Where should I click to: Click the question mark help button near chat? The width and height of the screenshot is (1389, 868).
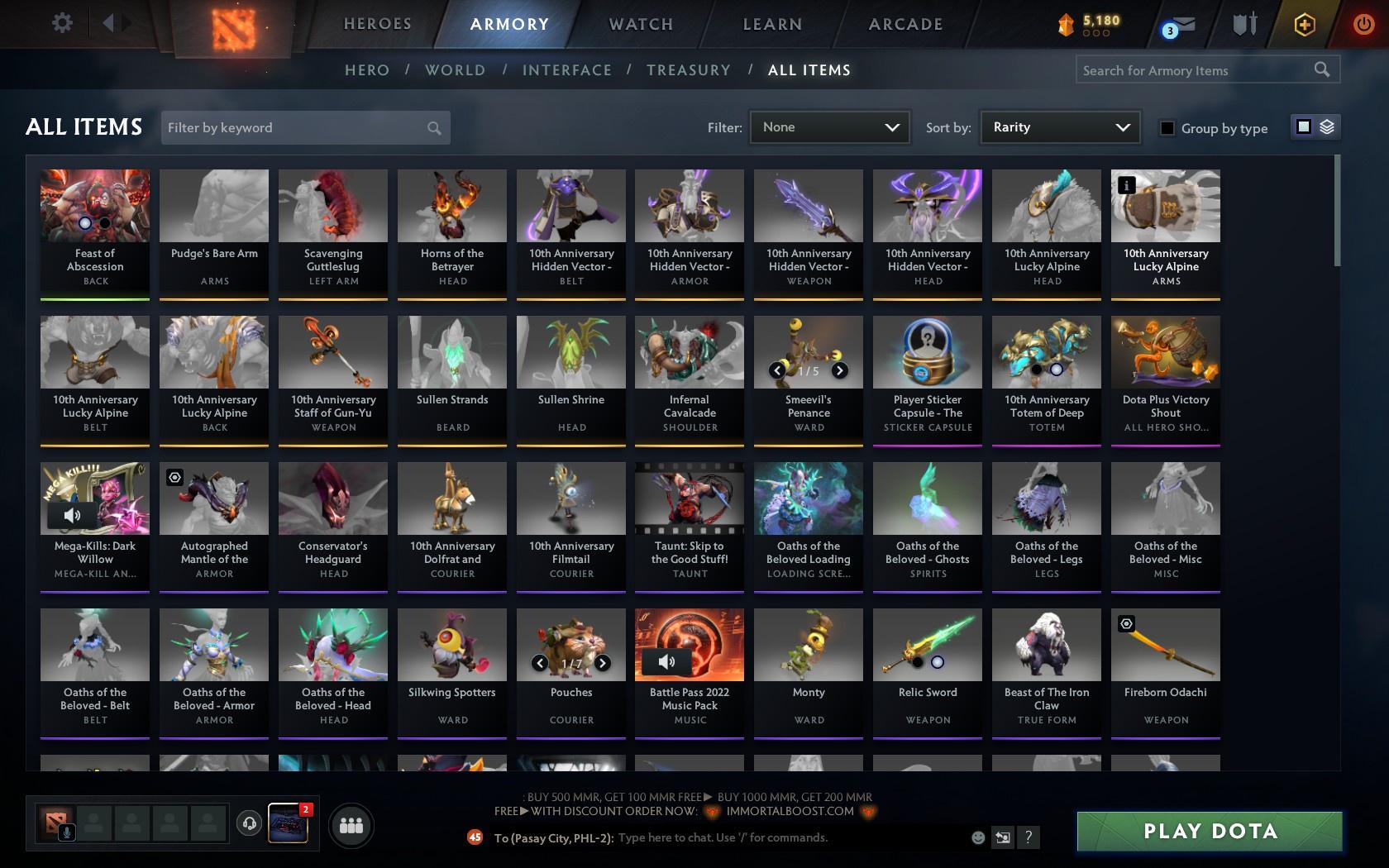(1028, 837)
